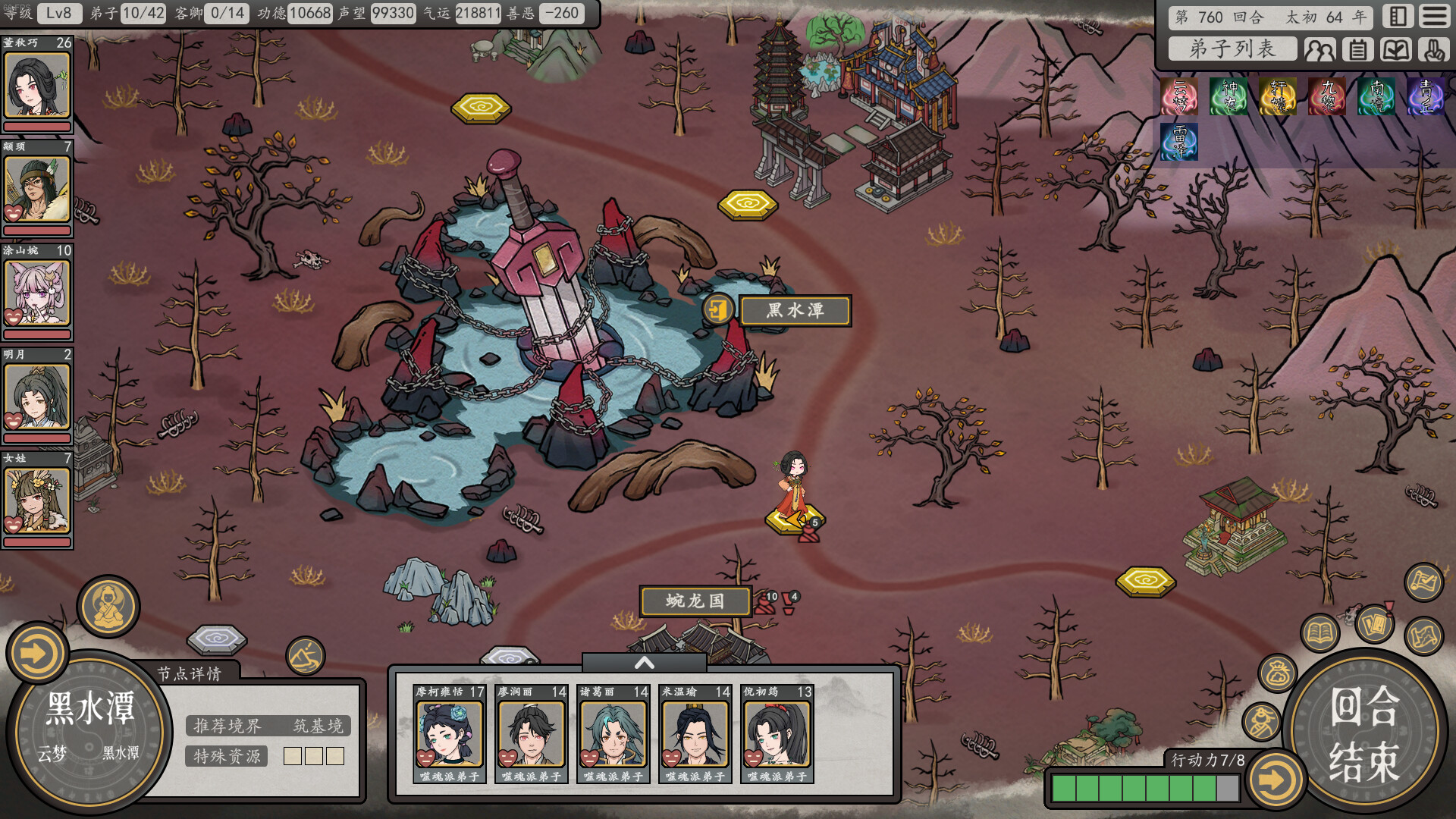Select disciple card 摩柯雍恬
This screenshot has height=819, width=1456.
(447, 736)
